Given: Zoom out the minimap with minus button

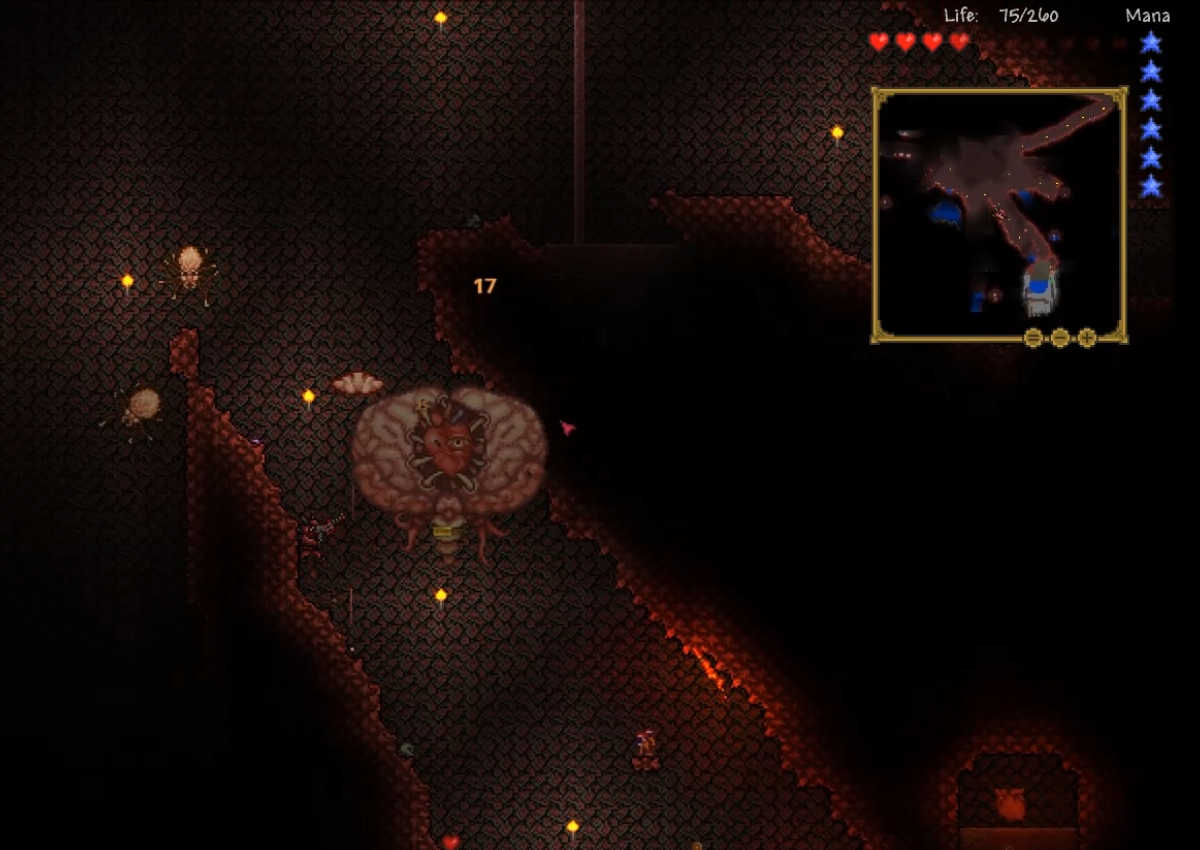Looking at the screenshot, I should click(1060, 338).
